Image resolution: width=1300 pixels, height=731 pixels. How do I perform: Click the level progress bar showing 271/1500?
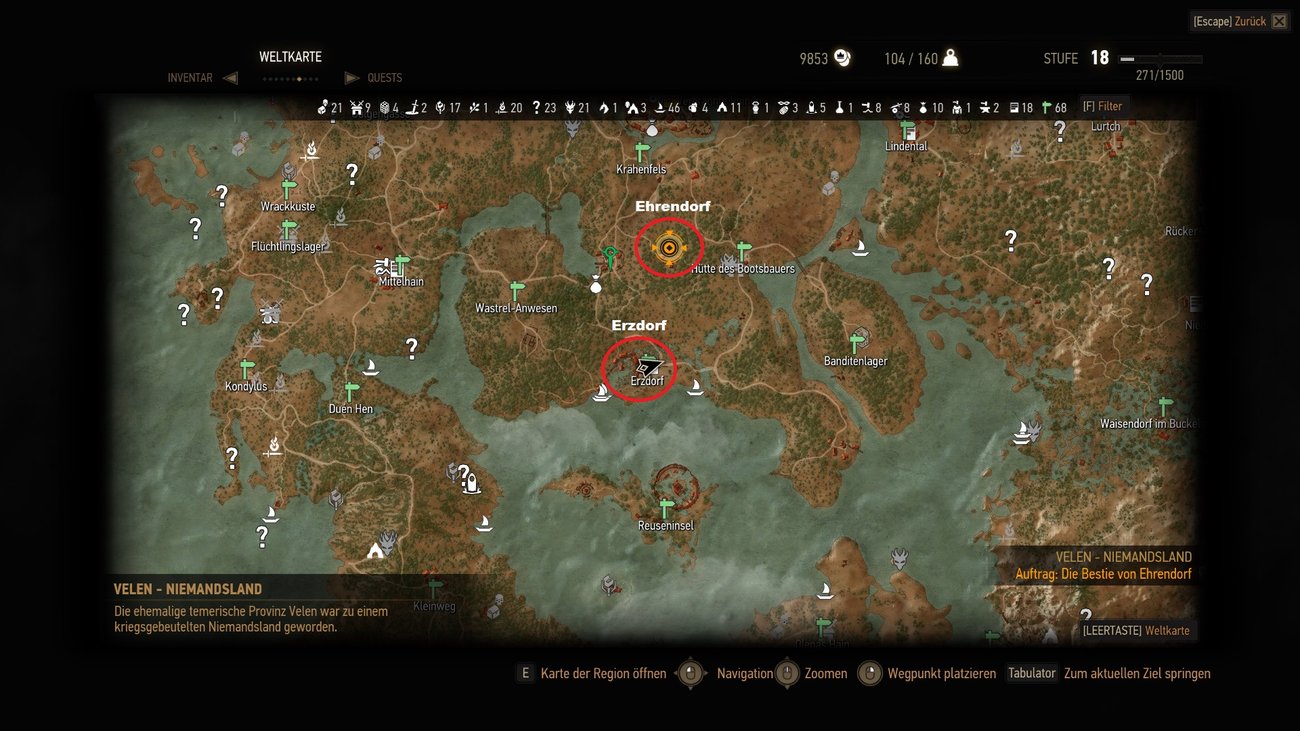[1160, 58]
